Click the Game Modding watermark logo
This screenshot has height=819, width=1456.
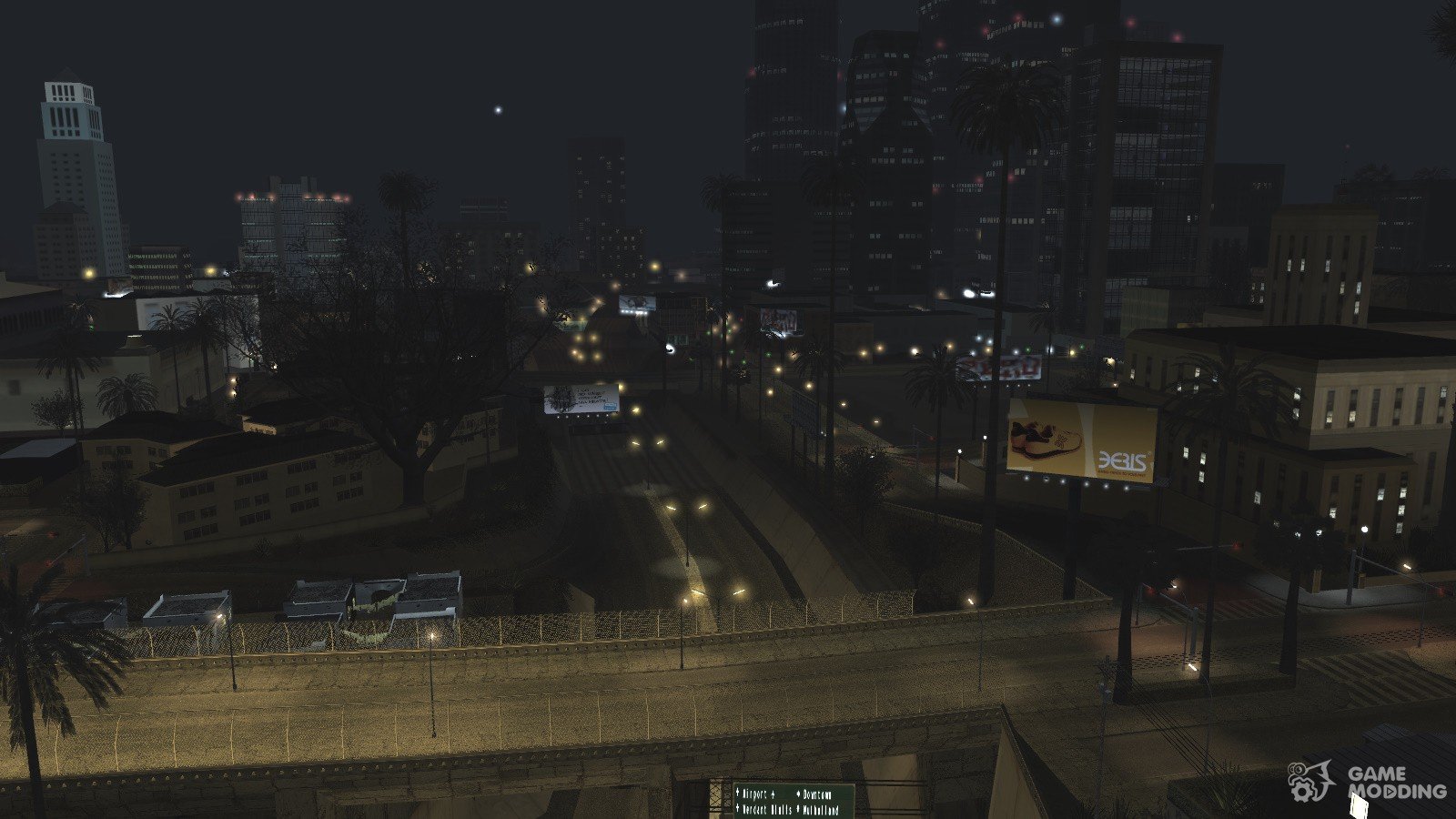point(1368,781)
